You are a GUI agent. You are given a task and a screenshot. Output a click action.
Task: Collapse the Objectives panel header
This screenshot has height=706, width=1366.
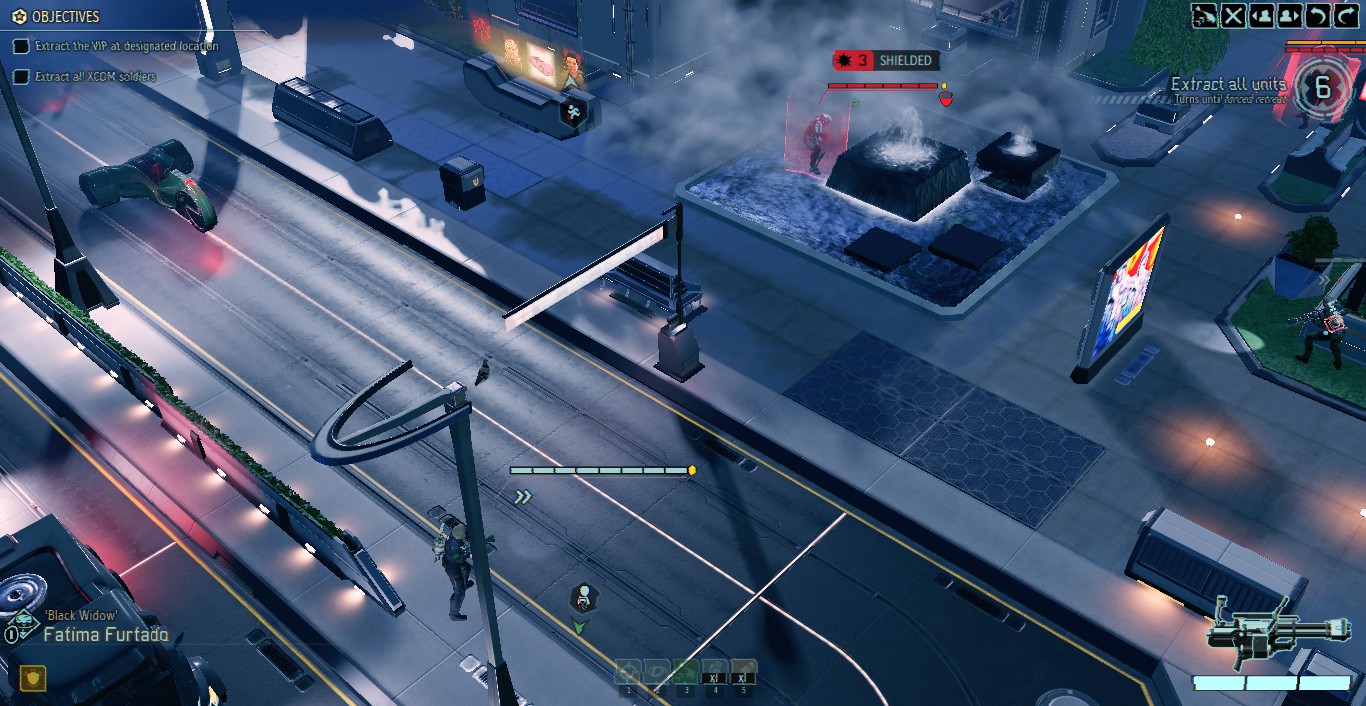pyautogui.click(x=58, y=17)
